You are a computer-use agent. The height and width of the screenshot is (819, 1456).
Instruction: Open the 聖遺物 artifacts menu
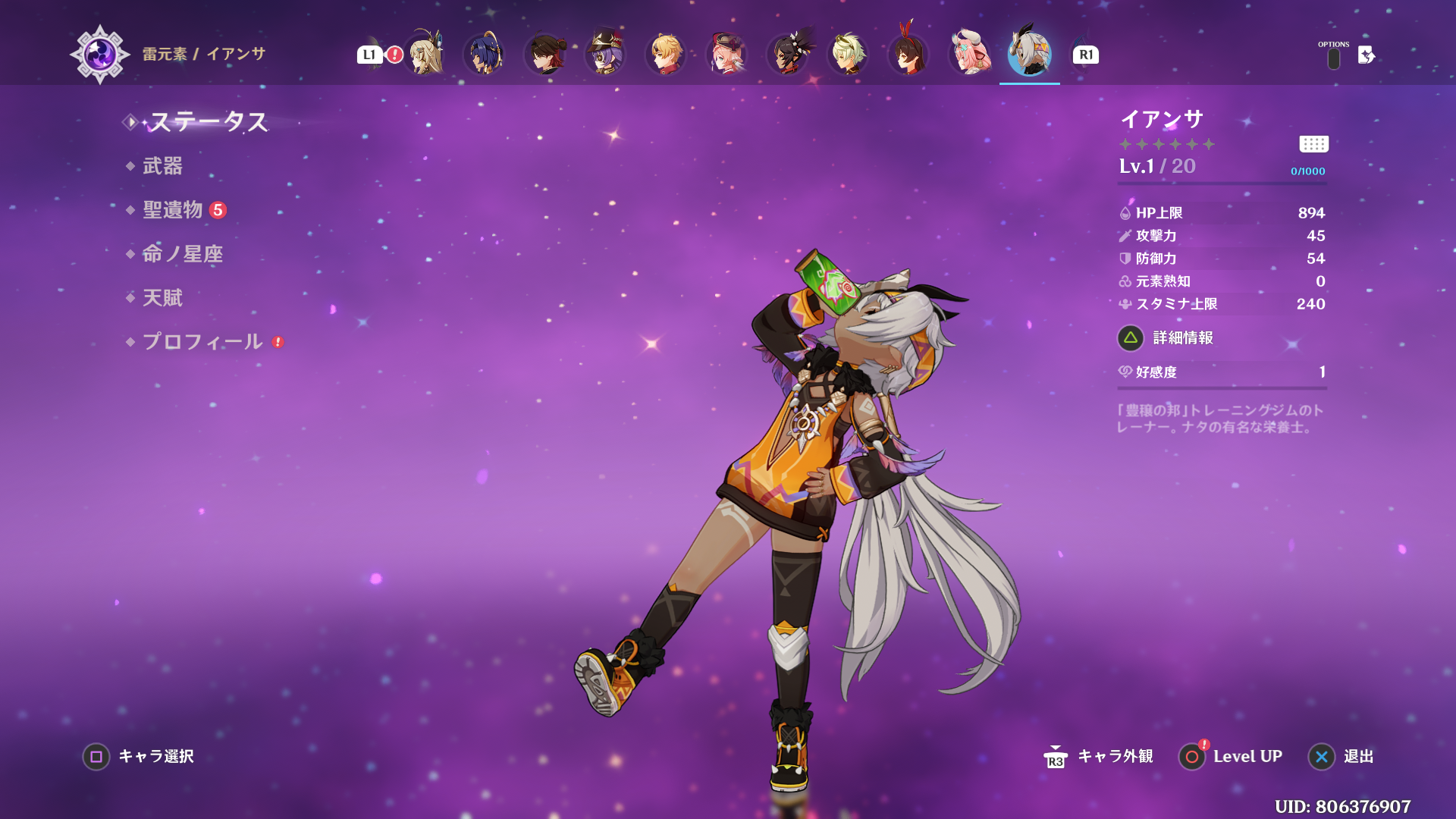[x=173, y=210]
